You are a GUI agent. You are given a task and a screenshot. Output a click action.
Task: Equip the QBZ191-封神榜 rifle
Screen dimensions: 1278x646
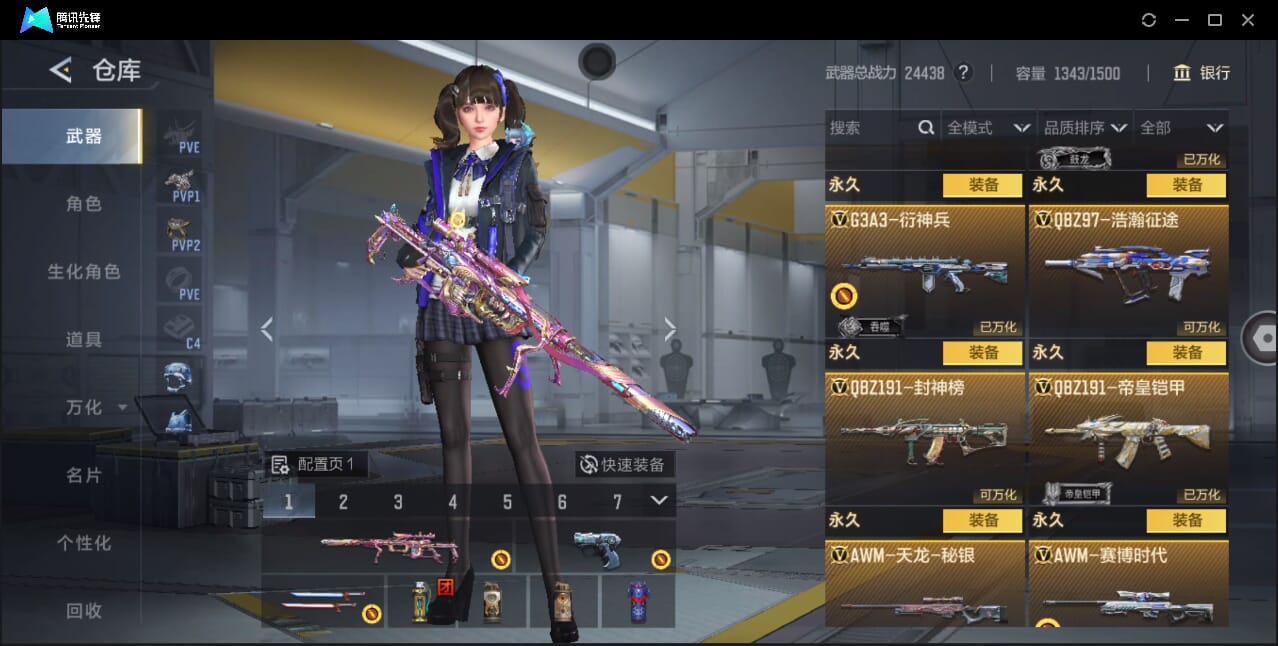click(x=982, y=353)
